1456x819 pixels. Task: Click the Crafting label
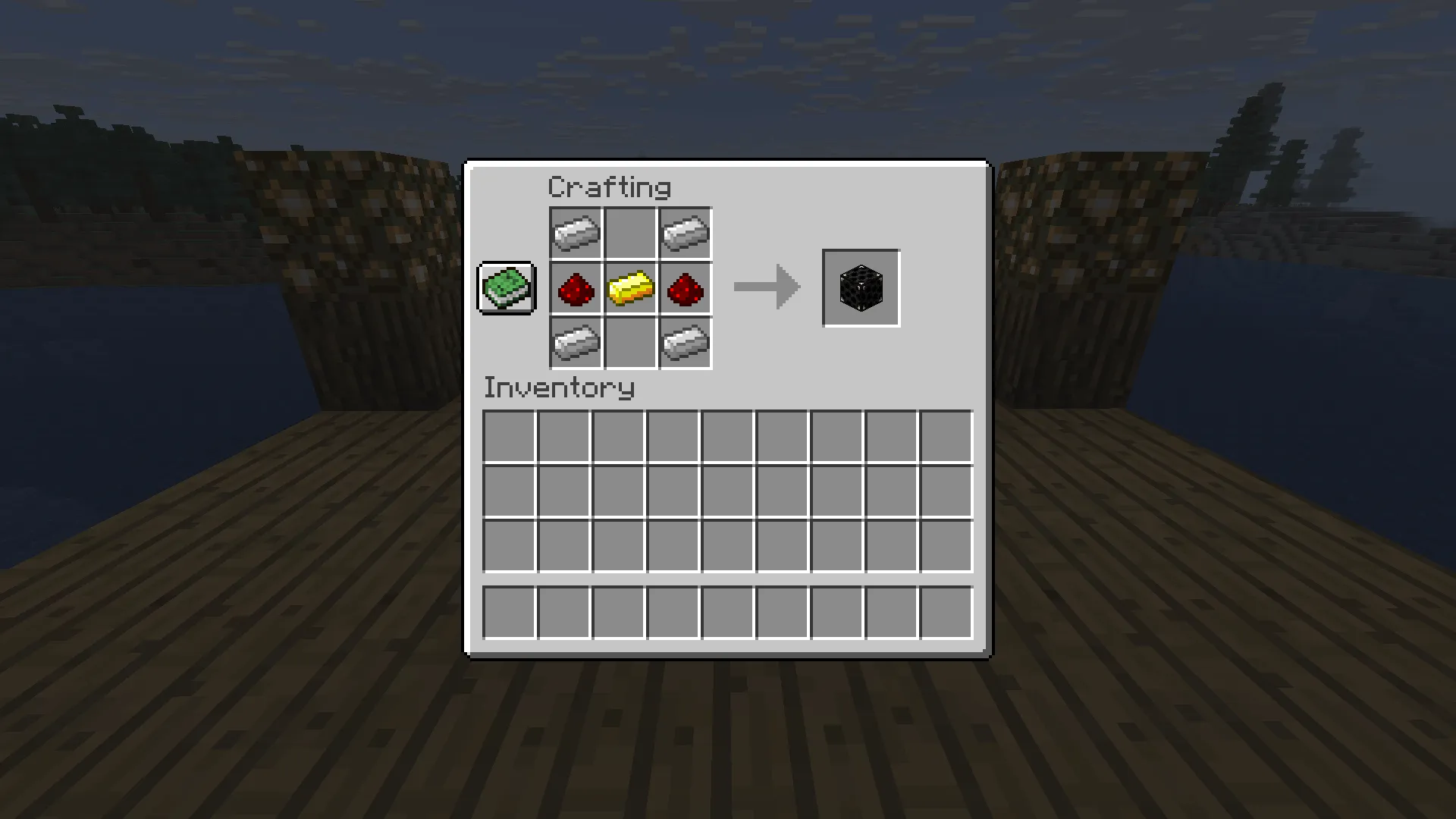(x=610, y=186)
